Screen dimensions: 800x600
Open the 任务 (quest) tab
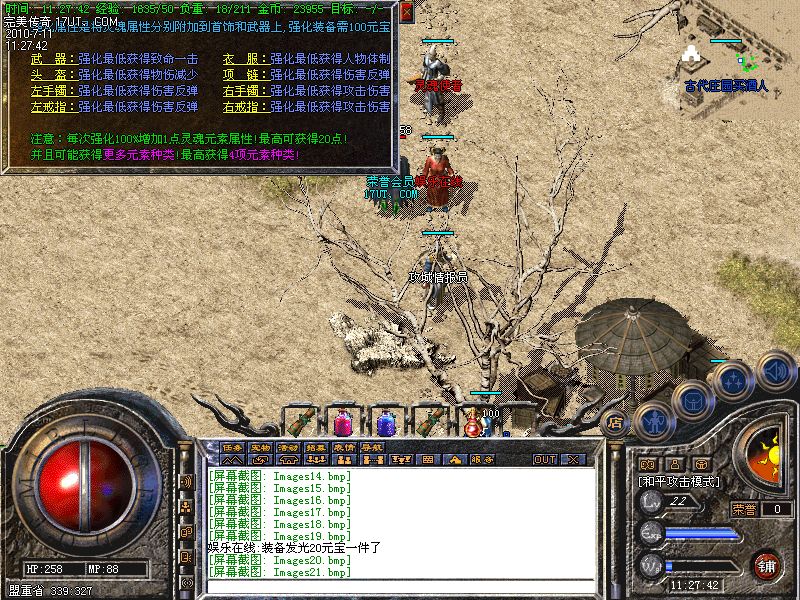point(232,446)
